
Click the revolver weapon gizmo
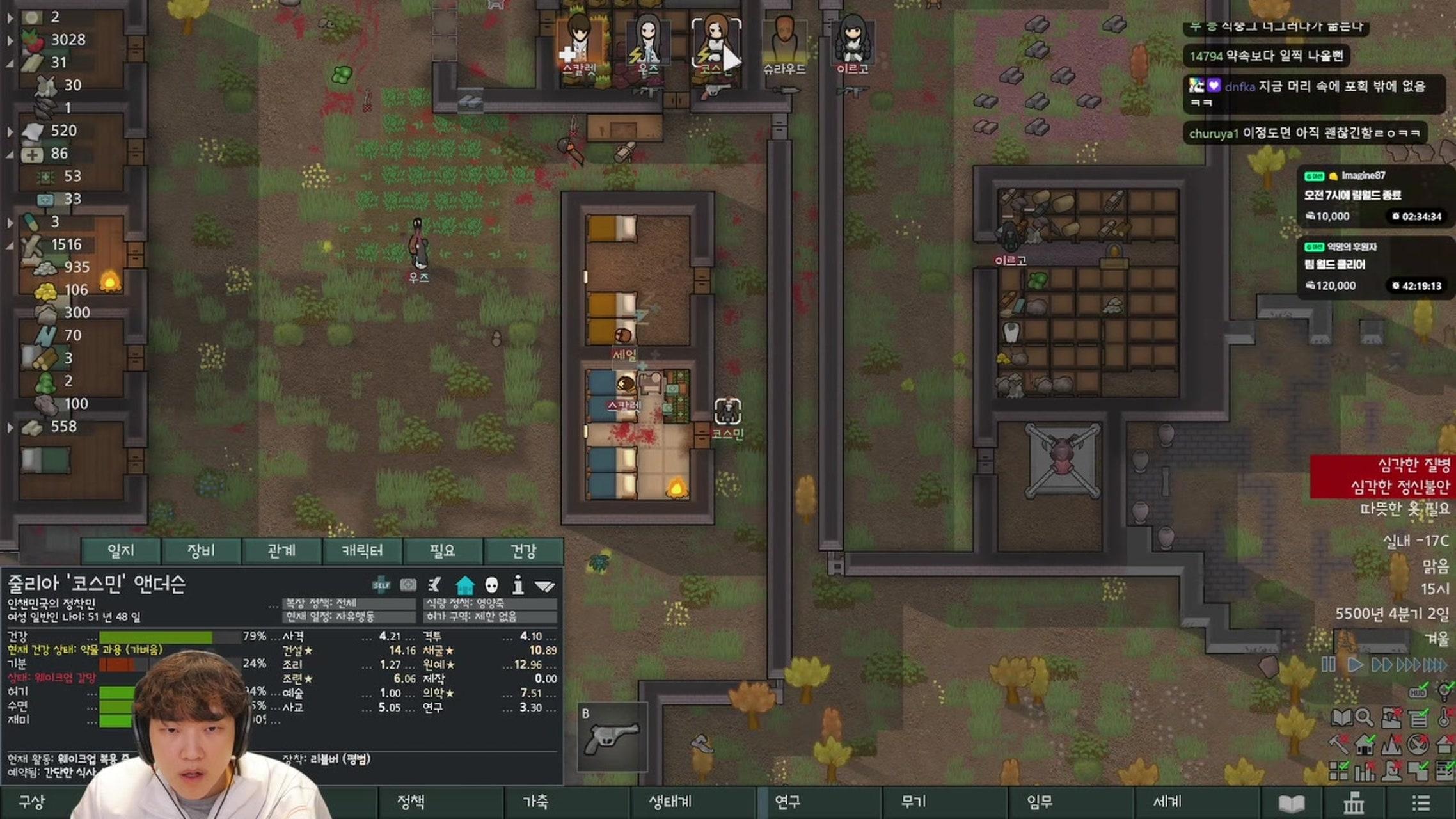(x=612, y=736)
